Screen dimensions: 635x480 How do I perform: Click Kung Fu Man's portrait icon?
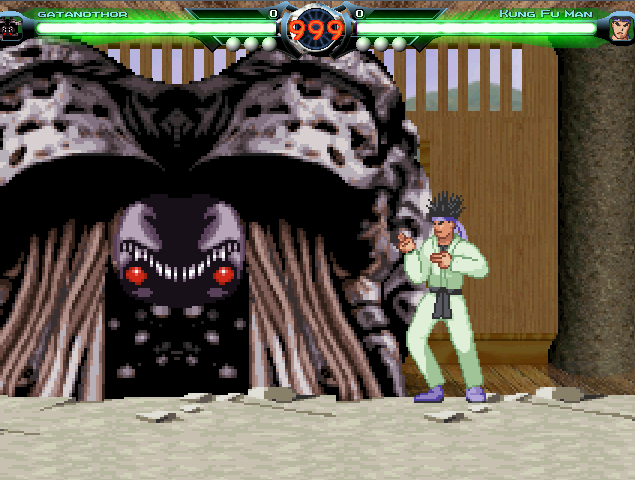(x=621, y=27)
